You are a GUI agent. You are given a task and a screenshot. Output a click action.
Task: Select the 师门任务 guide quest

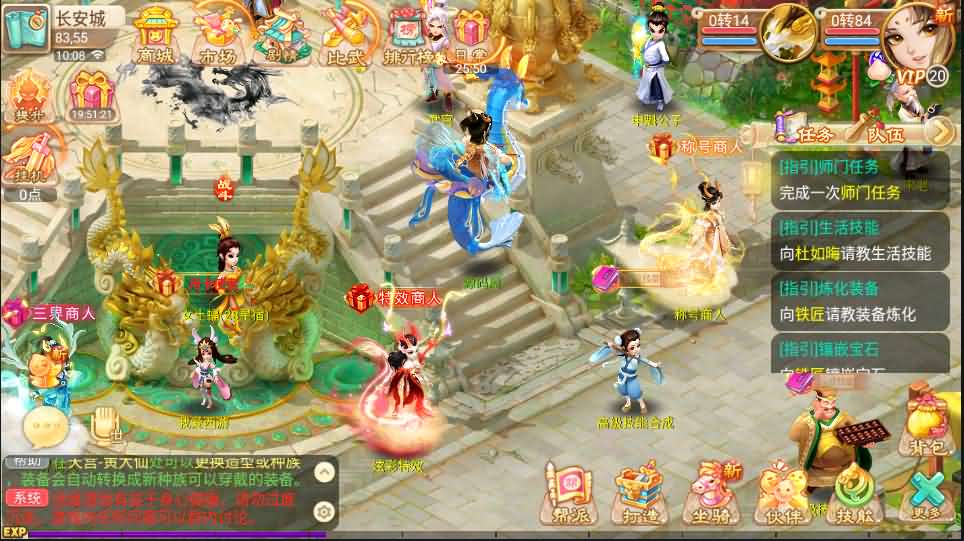tap(860, 180)
